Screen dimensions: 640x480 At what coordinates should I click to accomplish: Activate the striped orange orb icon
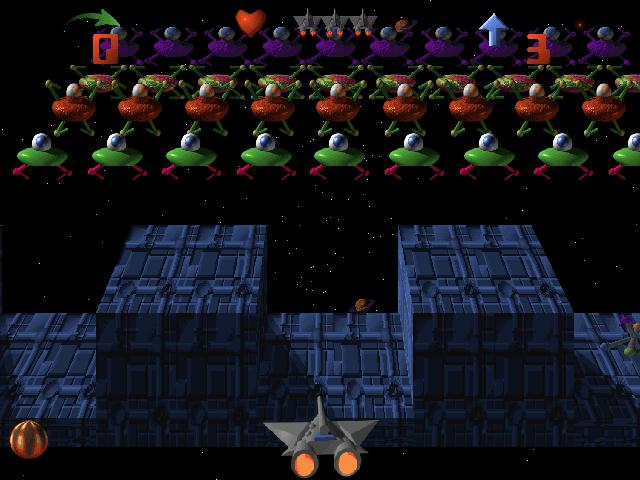click(28, 438)
